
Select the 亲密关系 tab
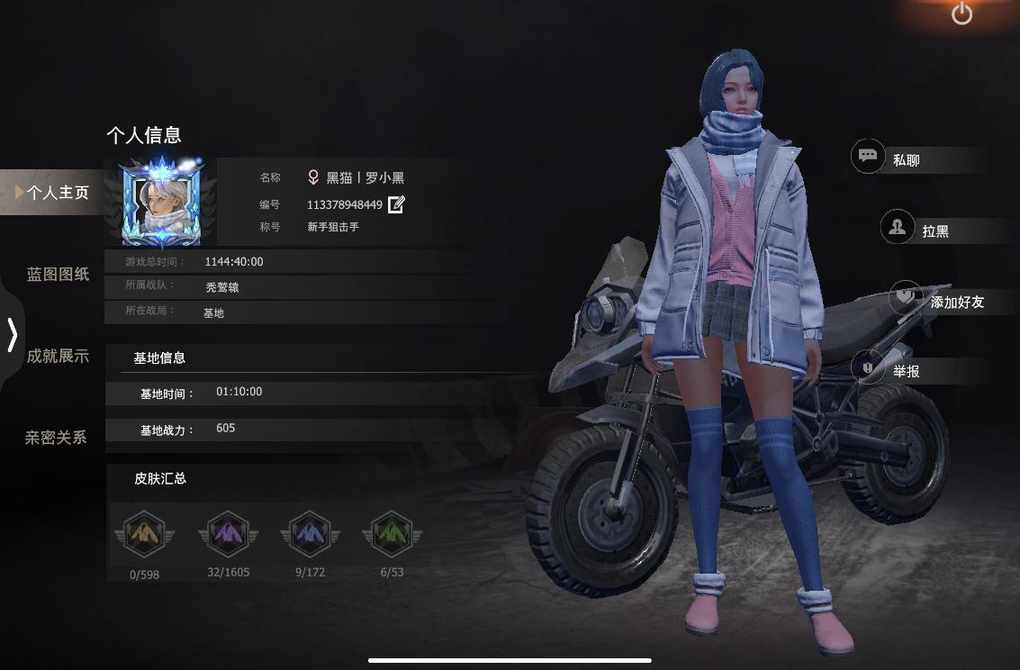tap(57, 437)
